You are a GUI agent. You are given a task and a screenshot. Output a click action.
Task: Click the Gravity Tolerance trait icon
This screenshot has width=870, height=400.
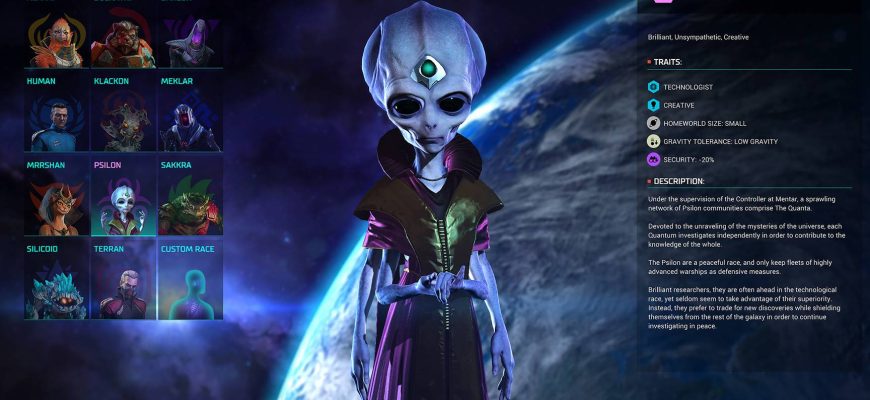coord(653,141)
